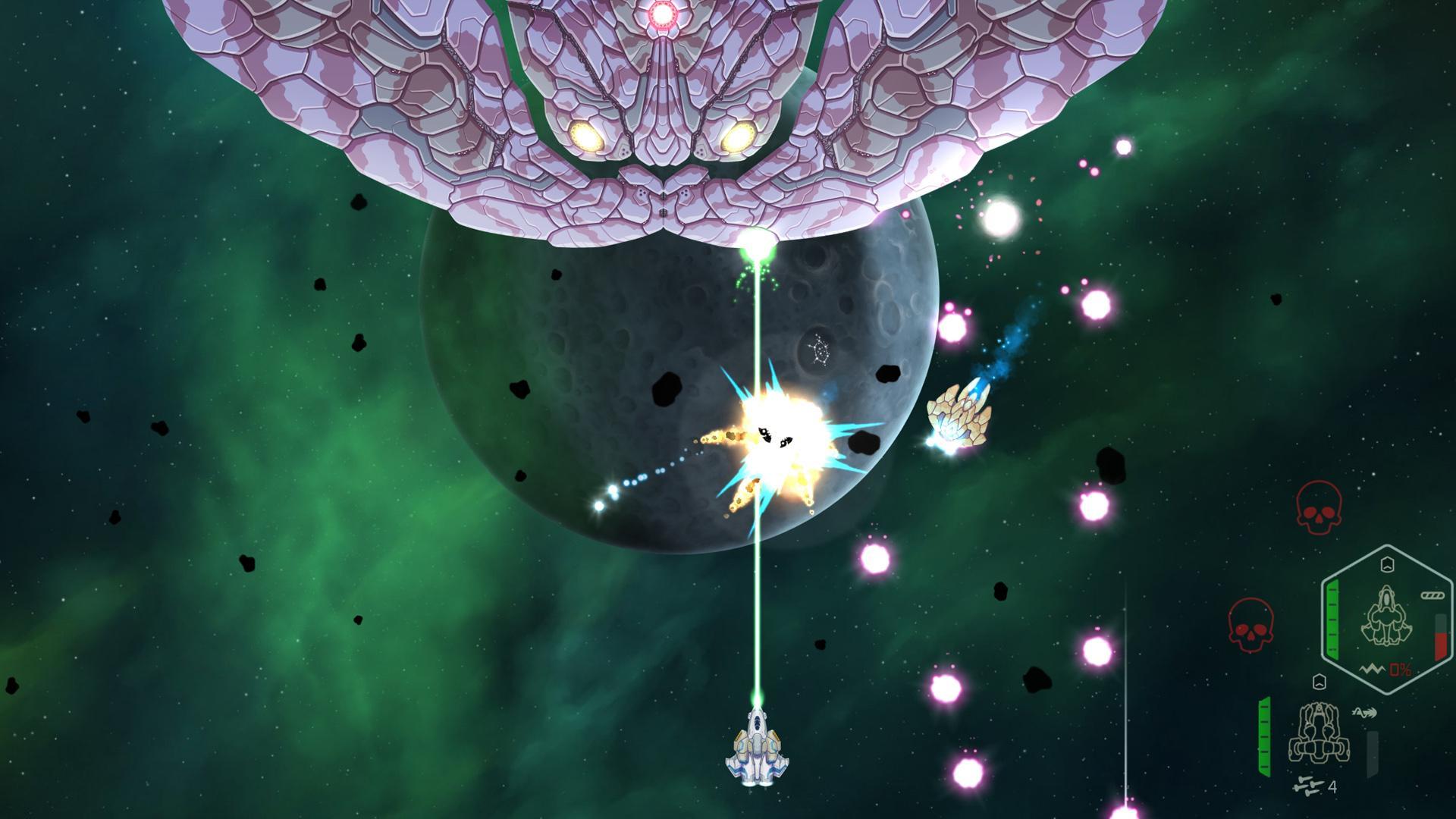Click the segmented energy capsule icon in the hexagon

(1432, 595)
